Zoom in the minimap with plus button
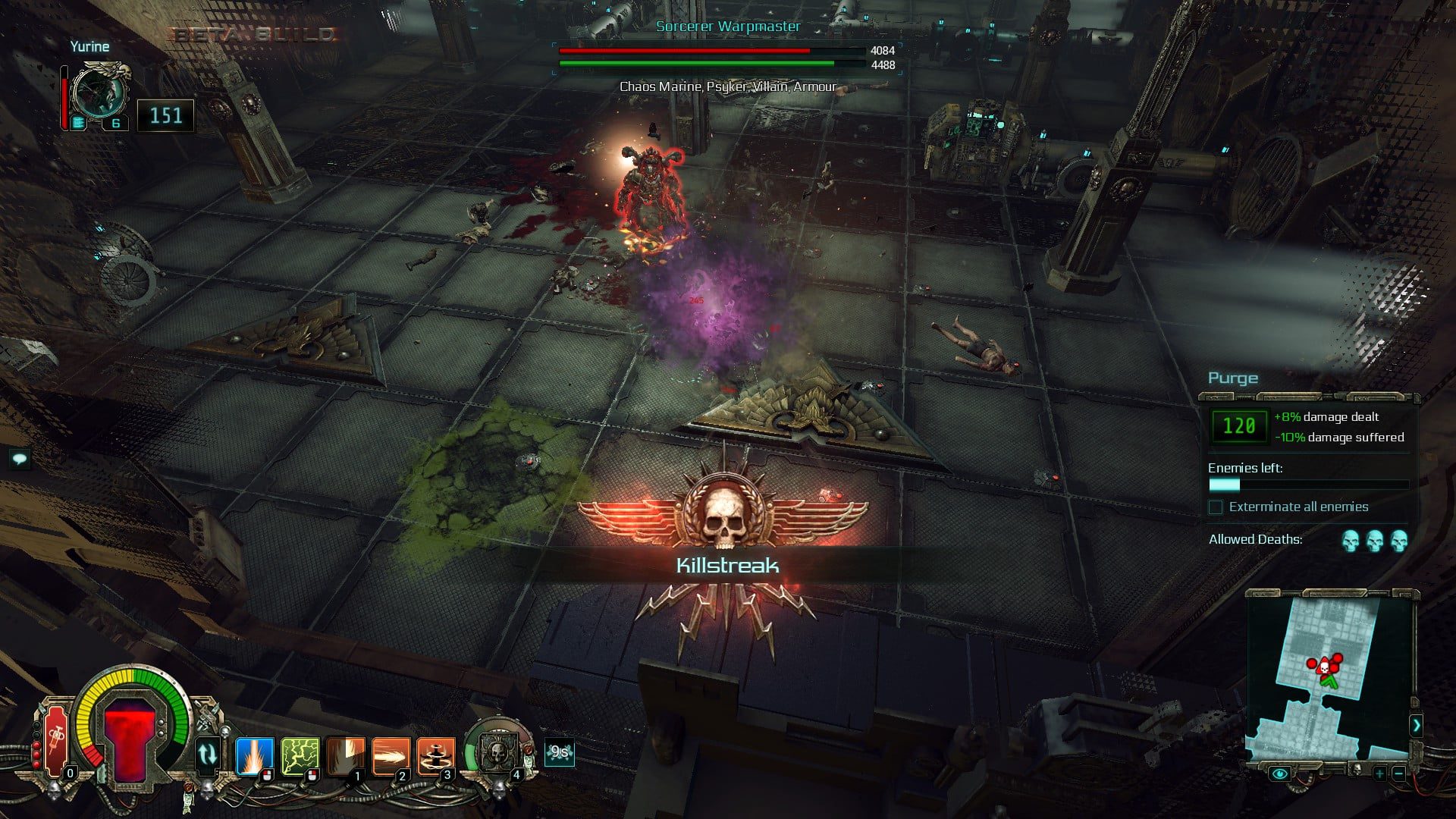This screenshot has width=1456, height=819. click(1379, 773)
